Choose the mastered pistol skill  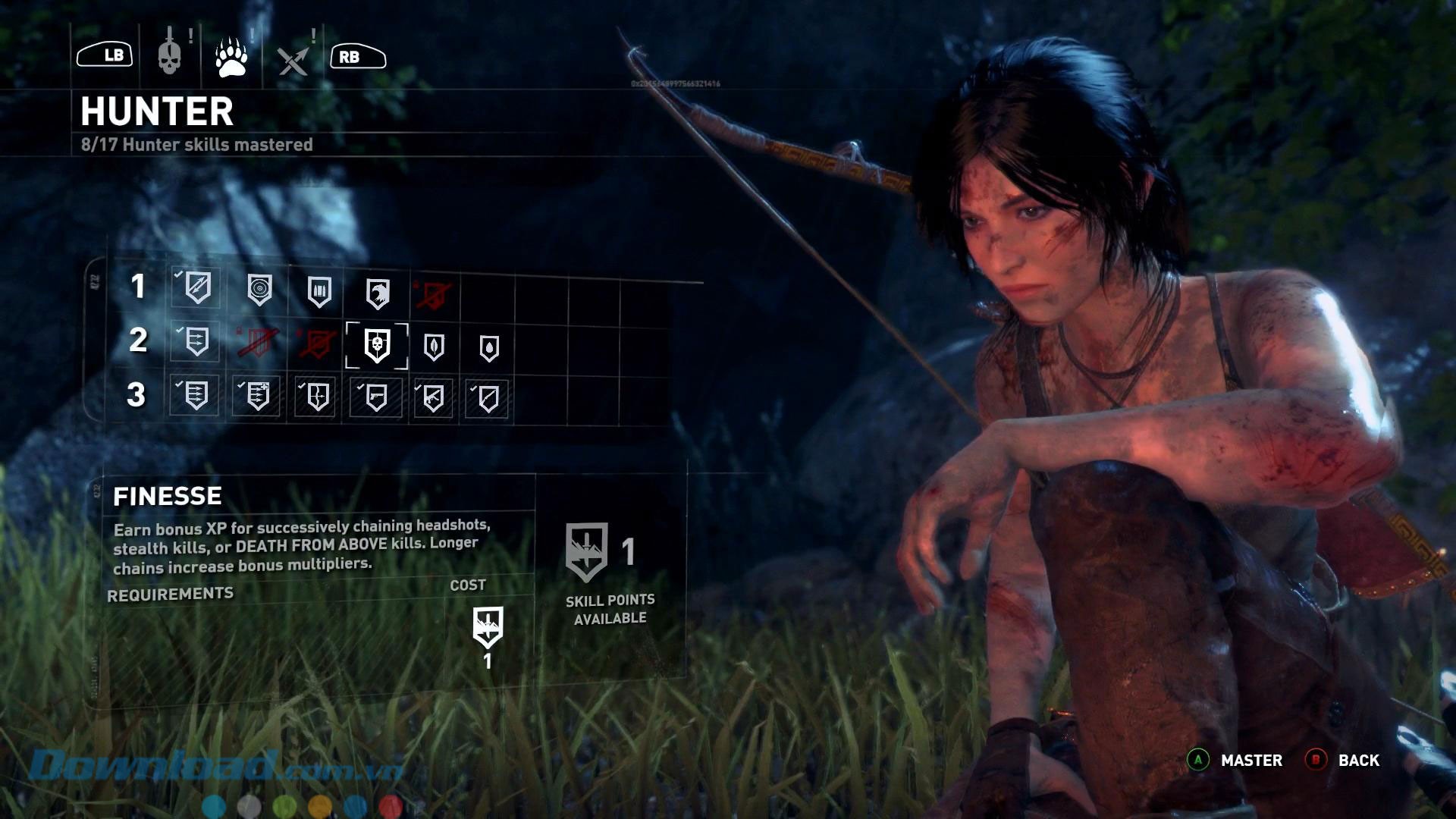coord(375,397)
